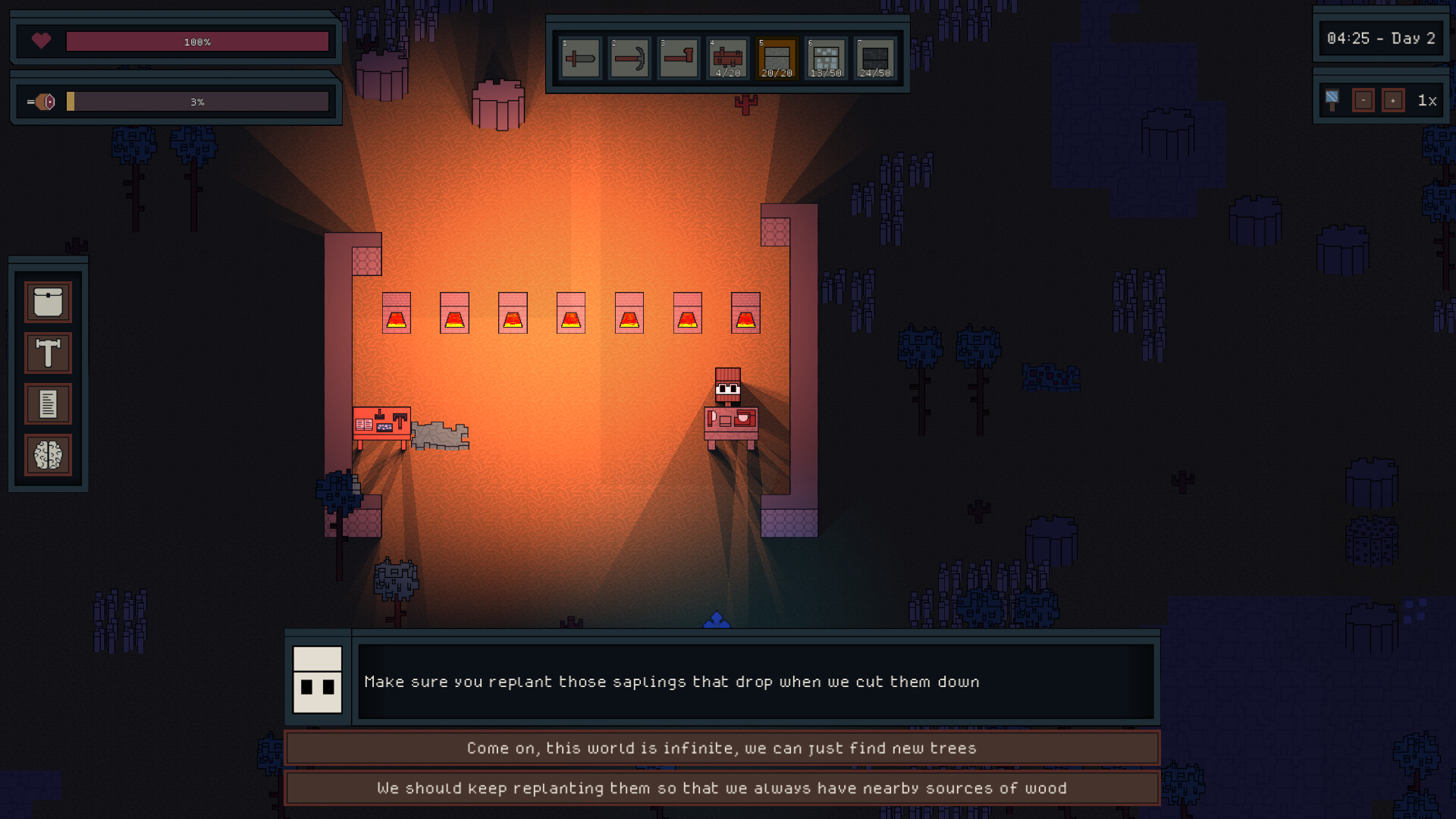Choose 'Come on, this world is infinite' reply
Viewport: 1456px width, 819px height.
coord(721,748)
